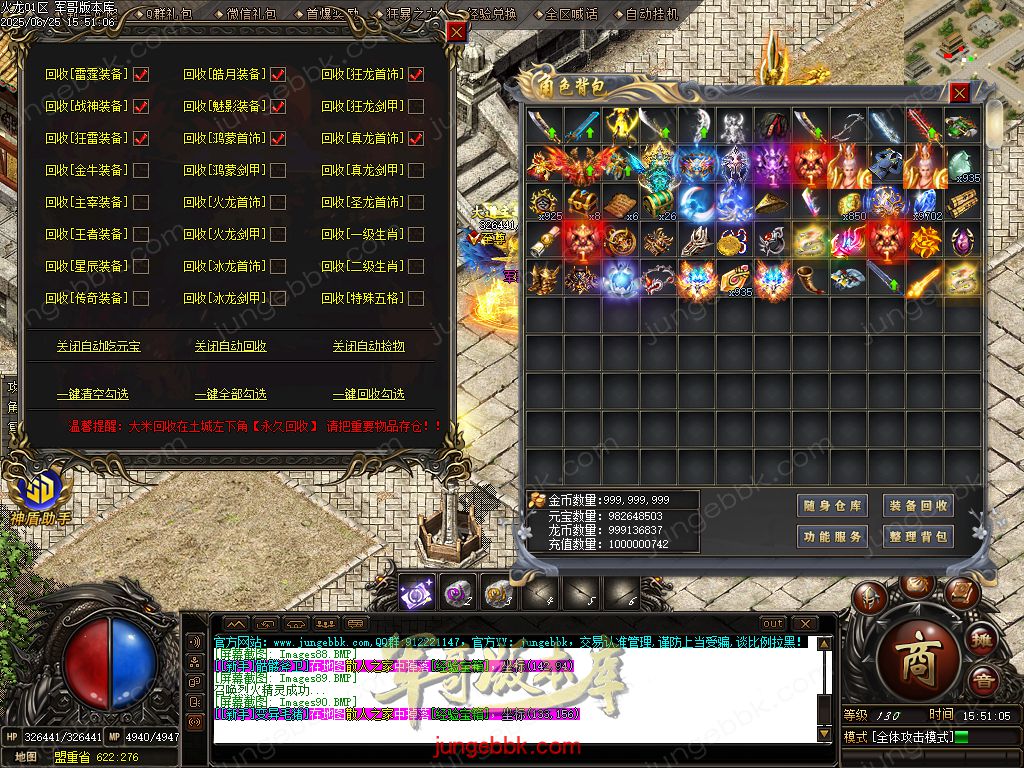Click the 装备回收 button in the bag
The width and height of the screenshot is (1024, 768).
click(x=918, y=506)
